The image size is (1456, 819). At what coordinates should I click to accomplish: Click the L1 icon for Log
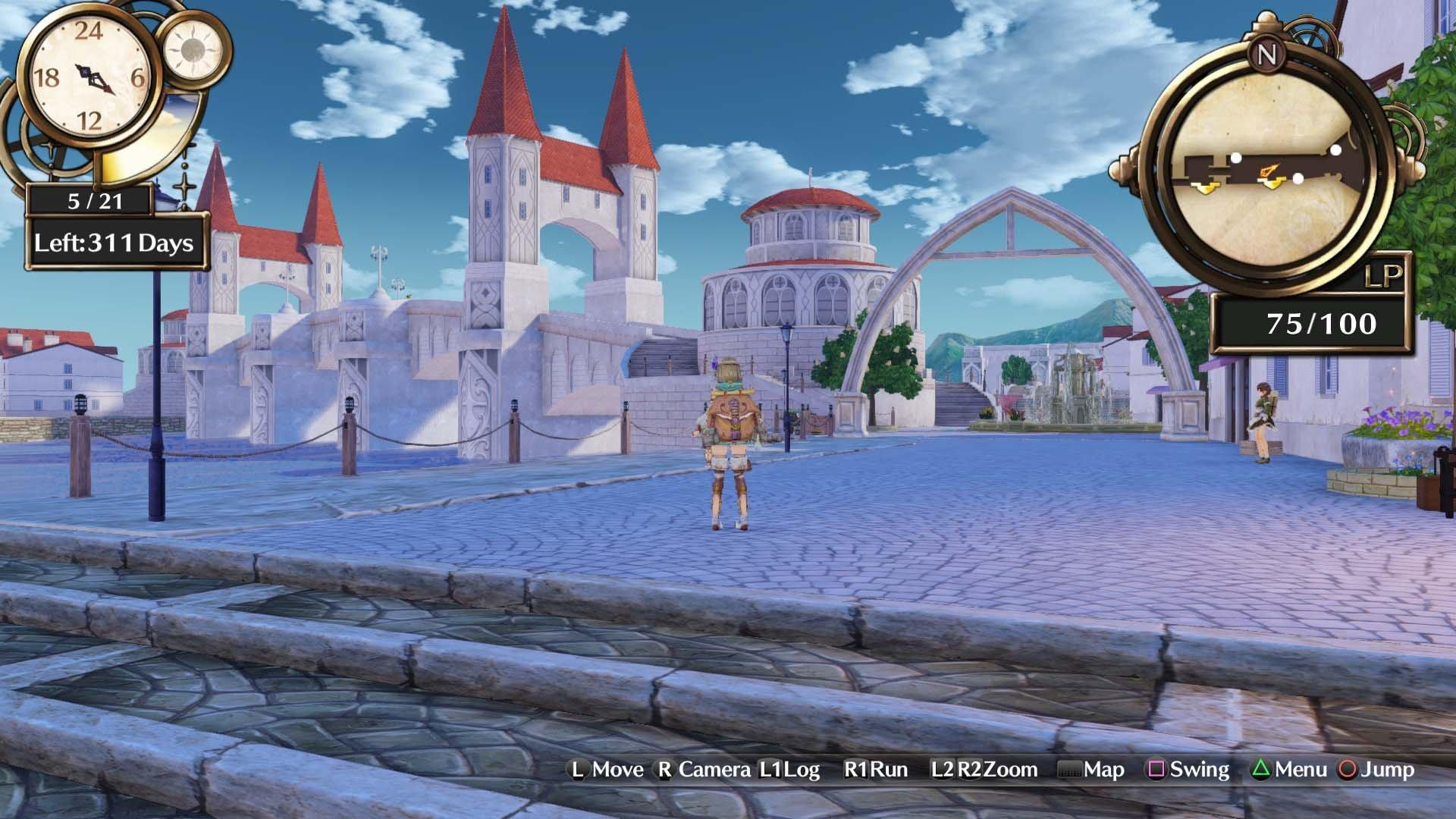pos(769,769)
